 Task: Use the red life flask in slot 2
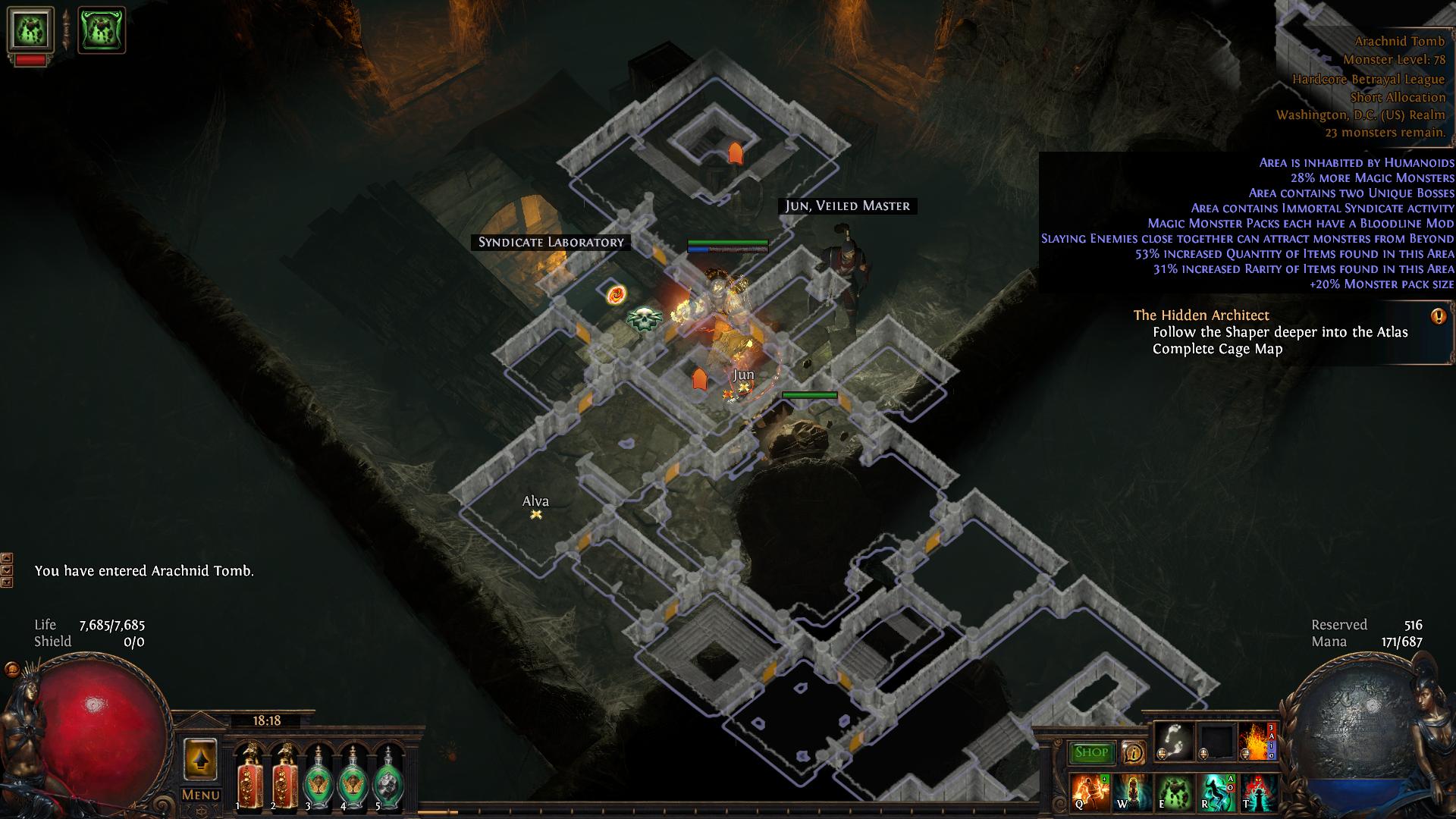pyautogui.click(x=284, y=777)
